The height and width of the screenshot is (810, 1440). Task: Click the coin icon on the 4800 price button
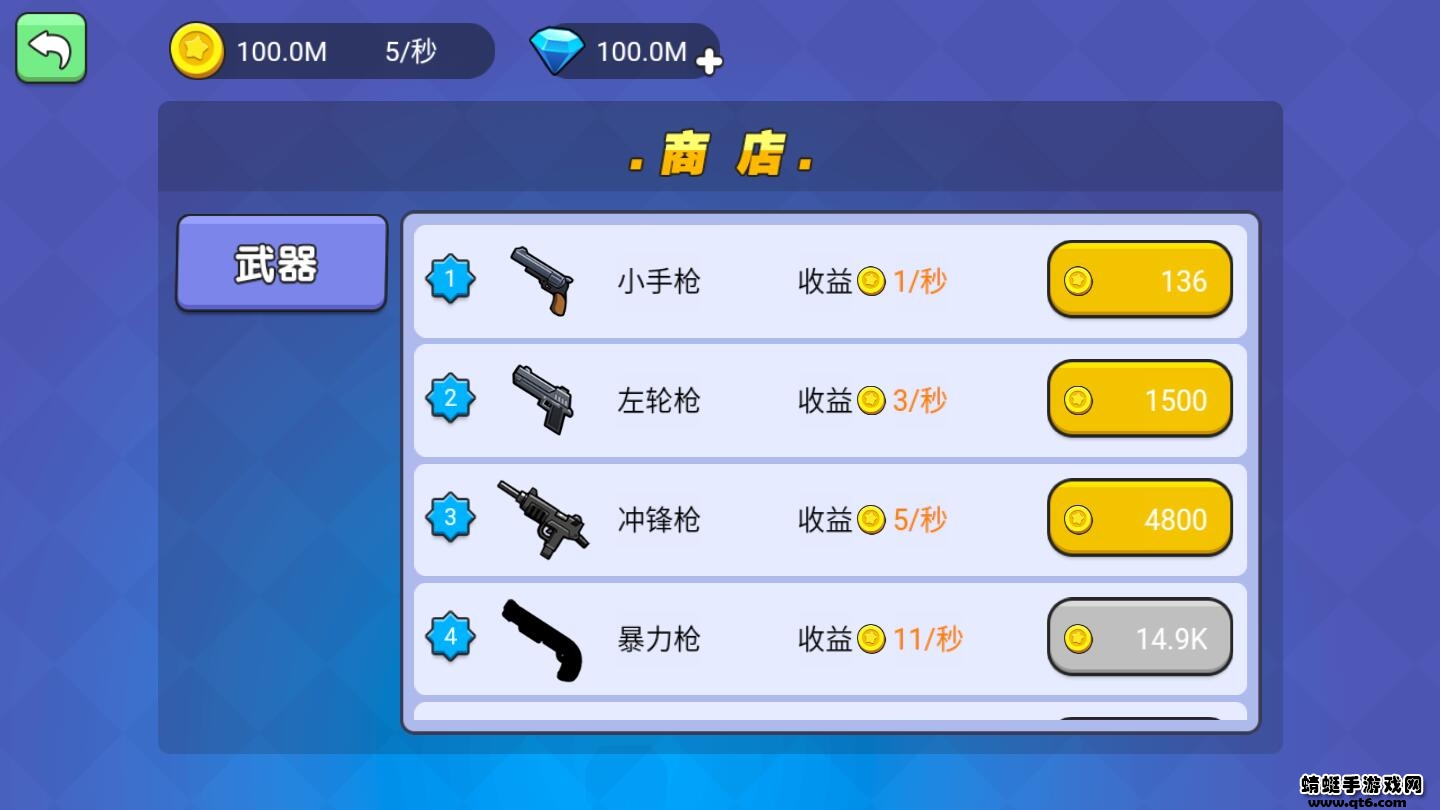point(1078,518)
